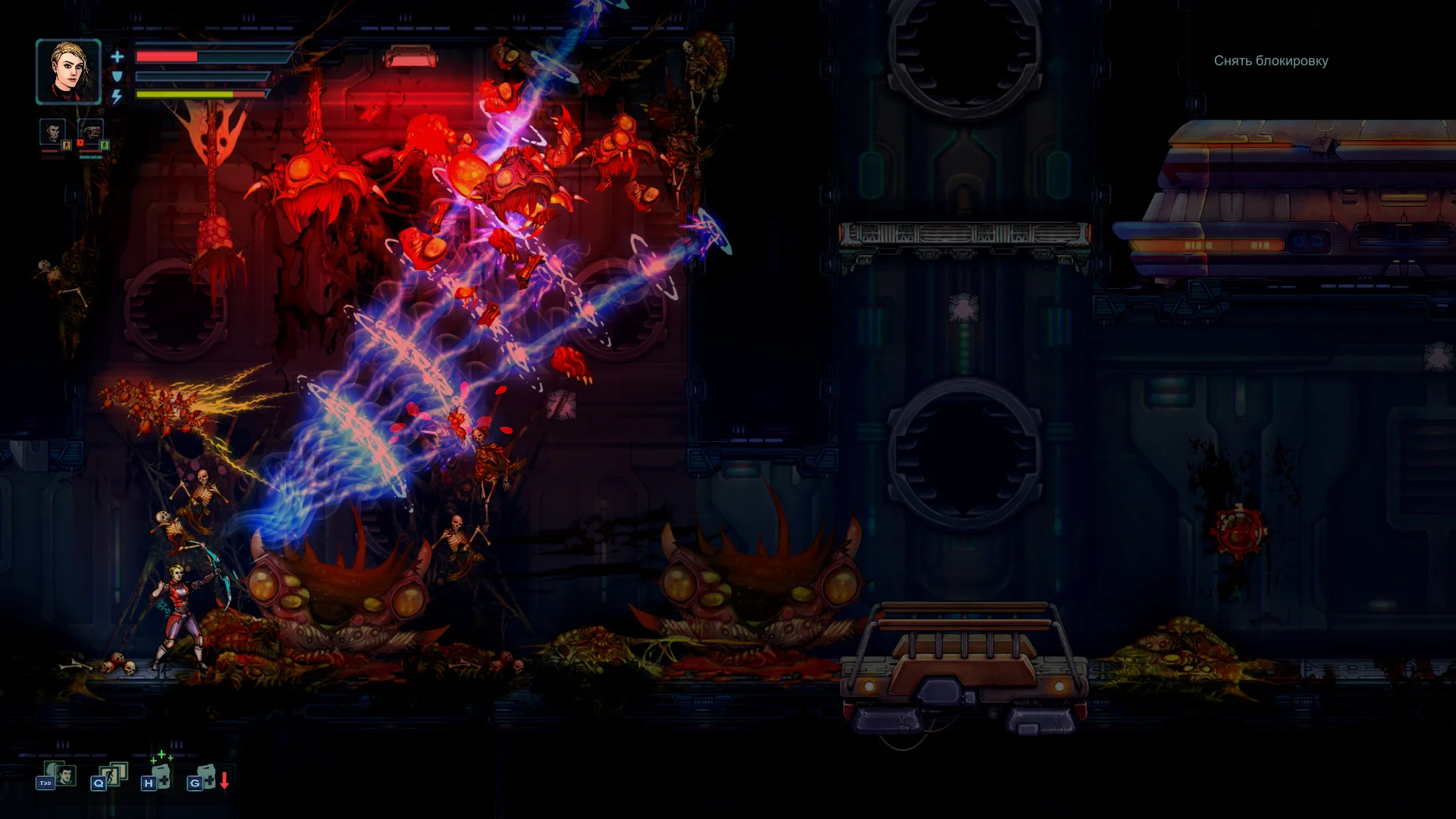Select the first companion's portrait
This screenshot has width=1456, height=819.
[52, 133]
